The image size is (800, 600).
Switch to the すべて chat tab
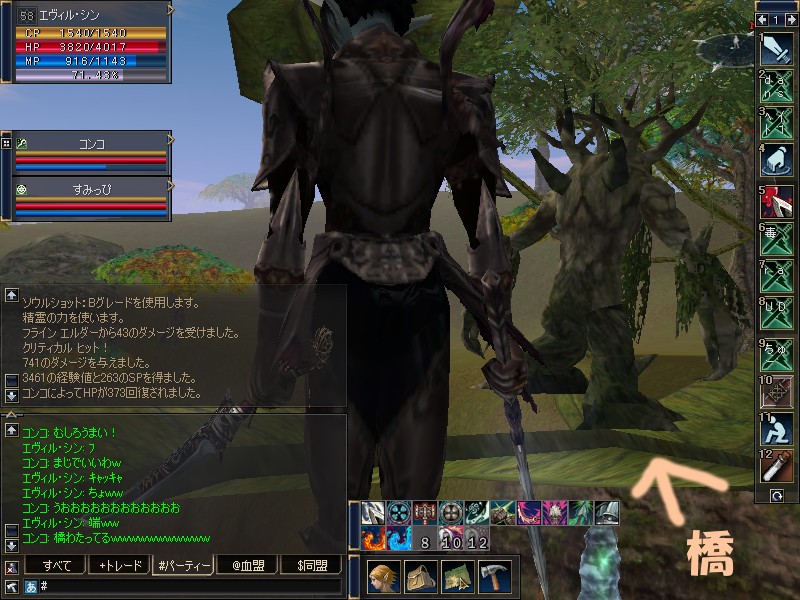tap(58, 566)
